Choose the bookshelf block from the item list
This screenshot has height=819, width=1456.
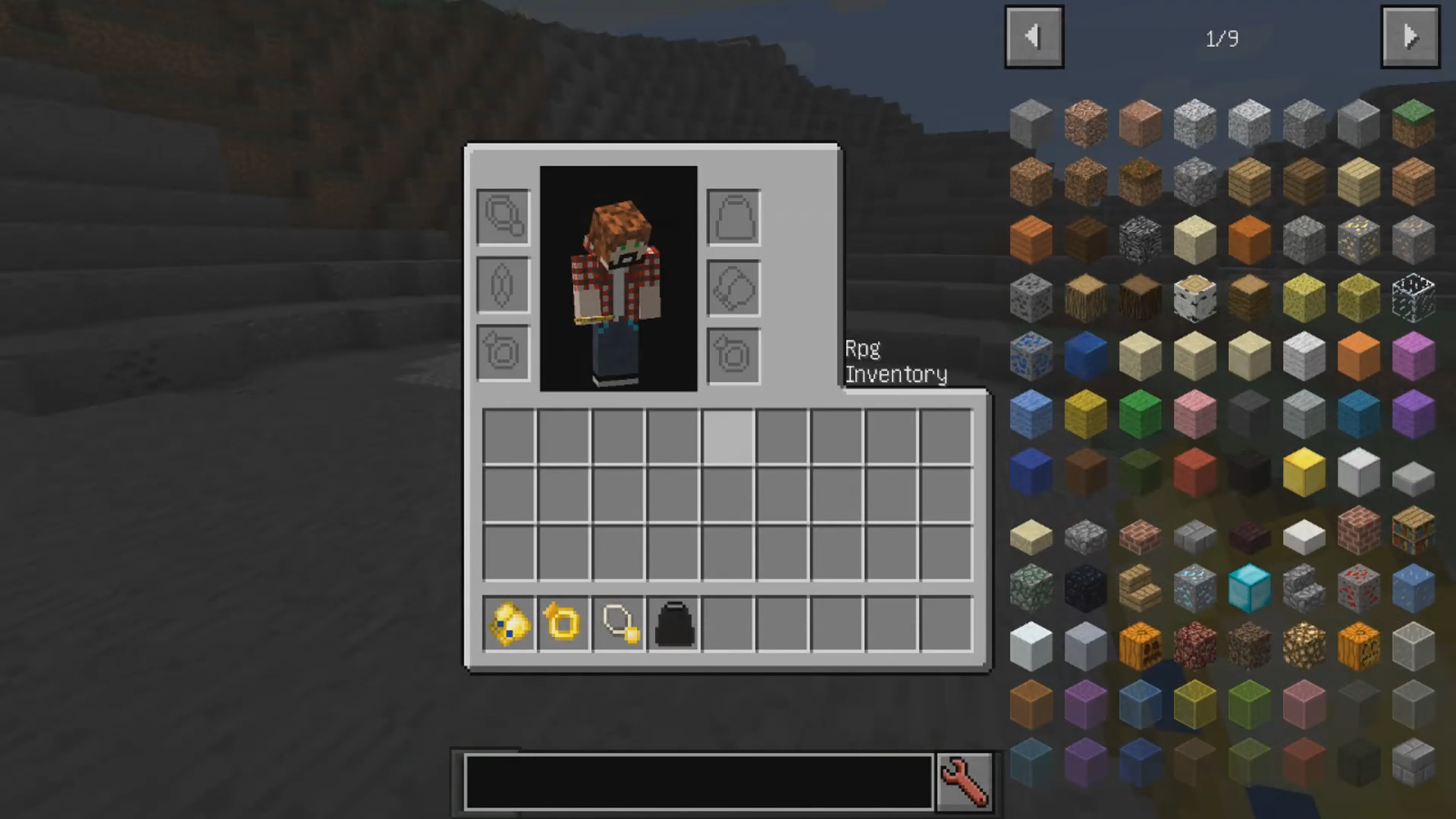pos(1413,531)
